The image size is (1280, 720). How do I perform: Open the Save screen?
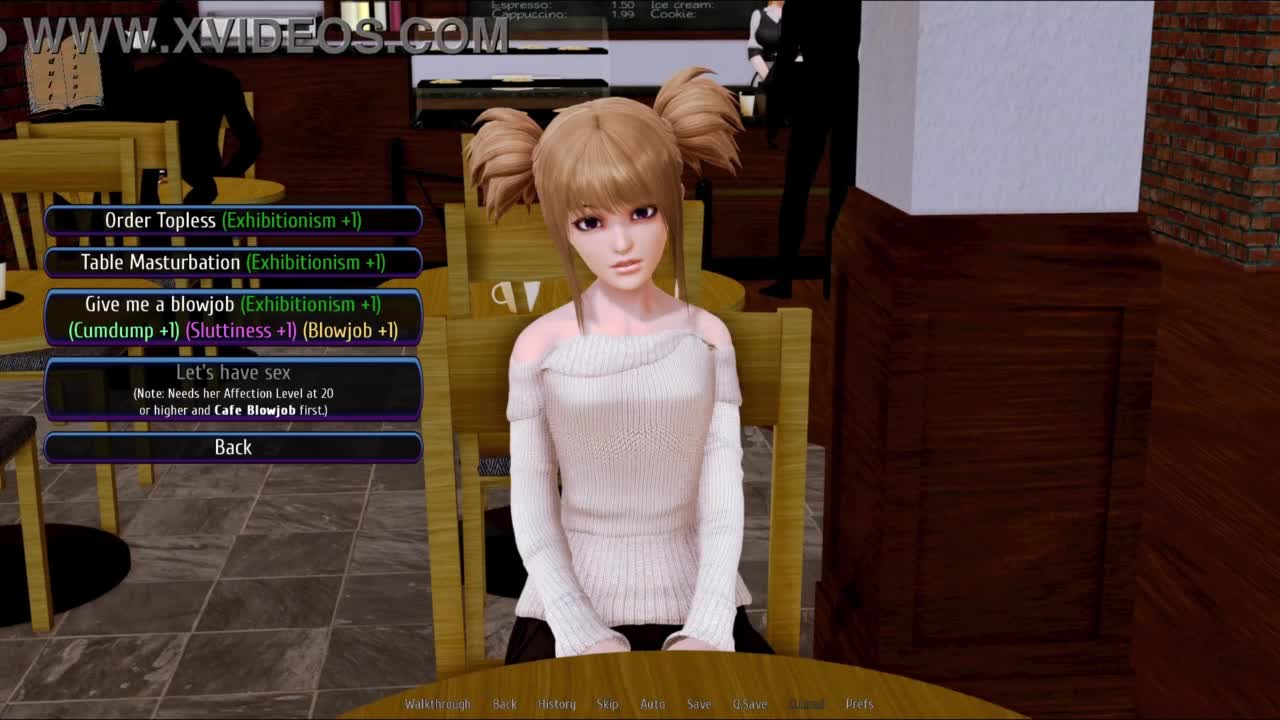699,704
